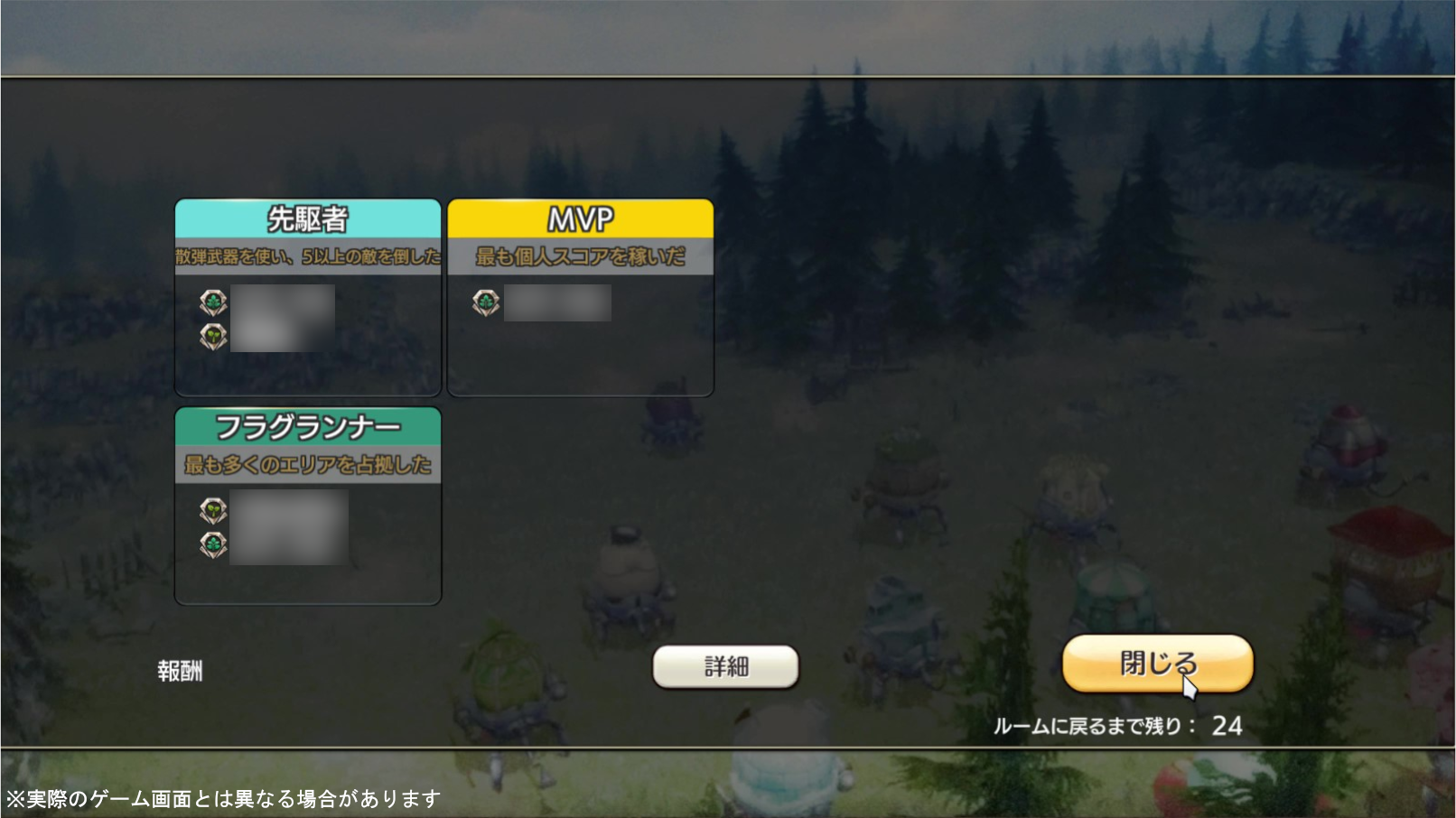Choose the フラグランナー award panel

click(x=308, y=505)
